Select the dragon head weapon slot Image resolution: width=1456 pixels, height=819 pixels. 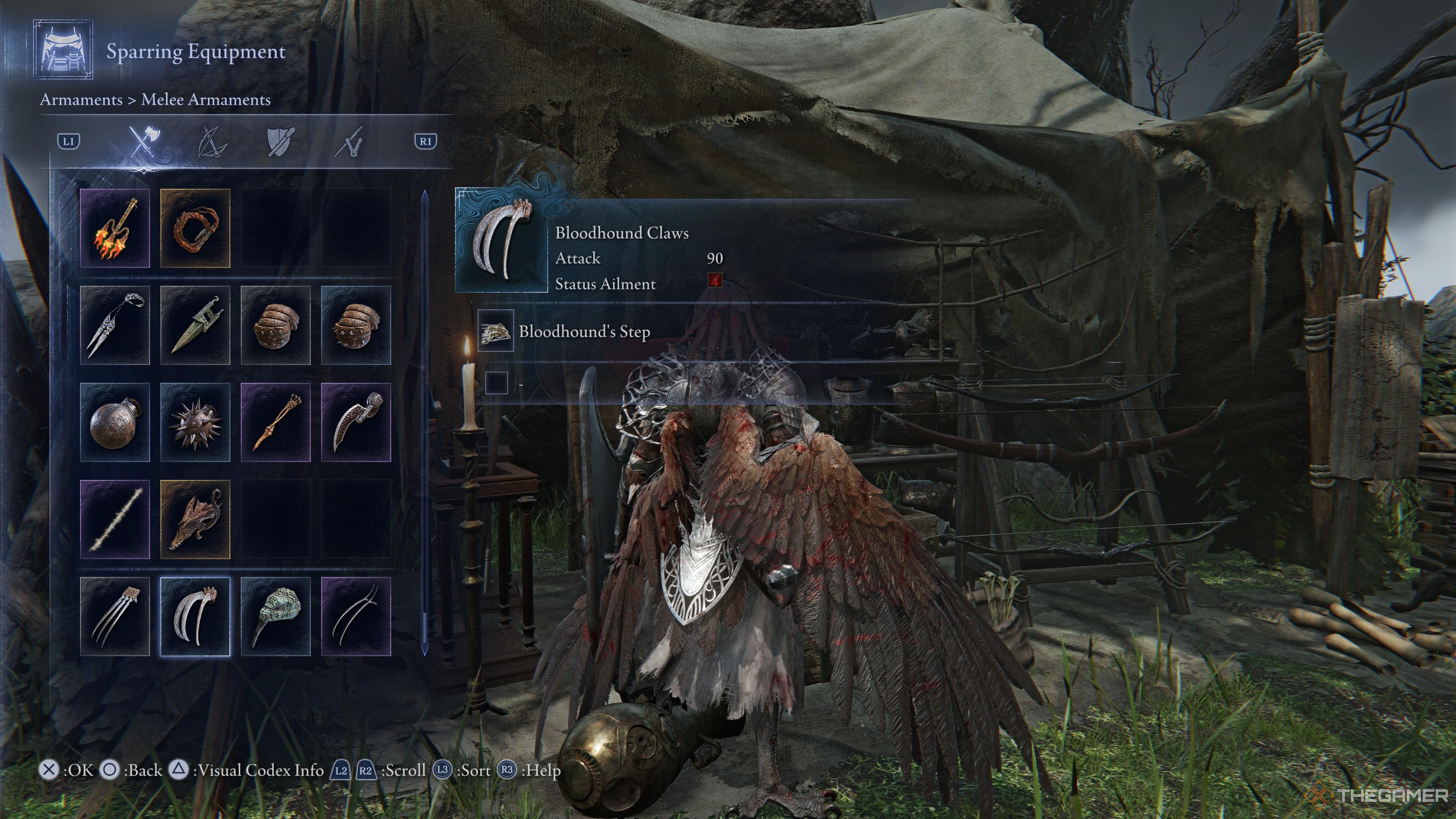(x=195, y=519)
